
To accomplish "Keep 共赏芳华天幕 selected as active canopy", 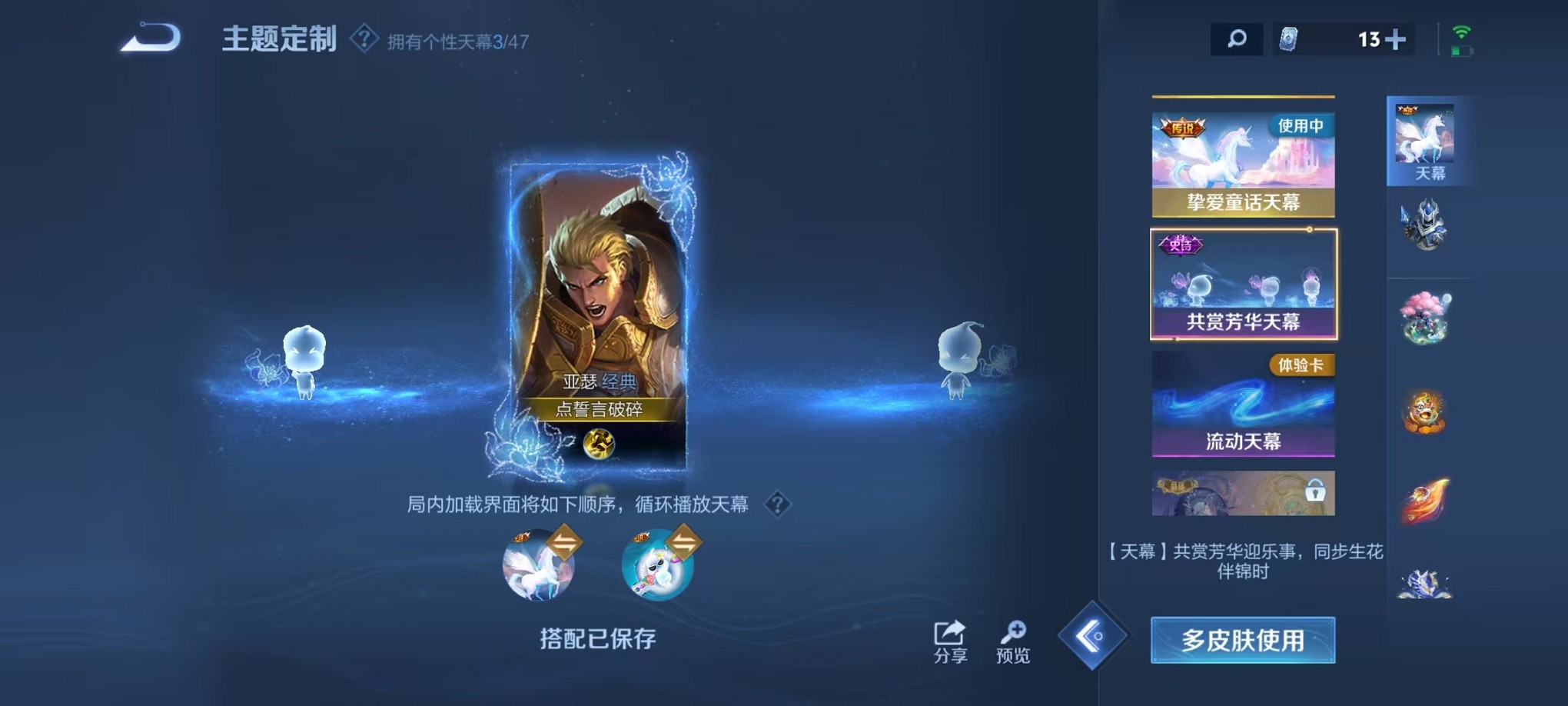I will [1243, 285].
